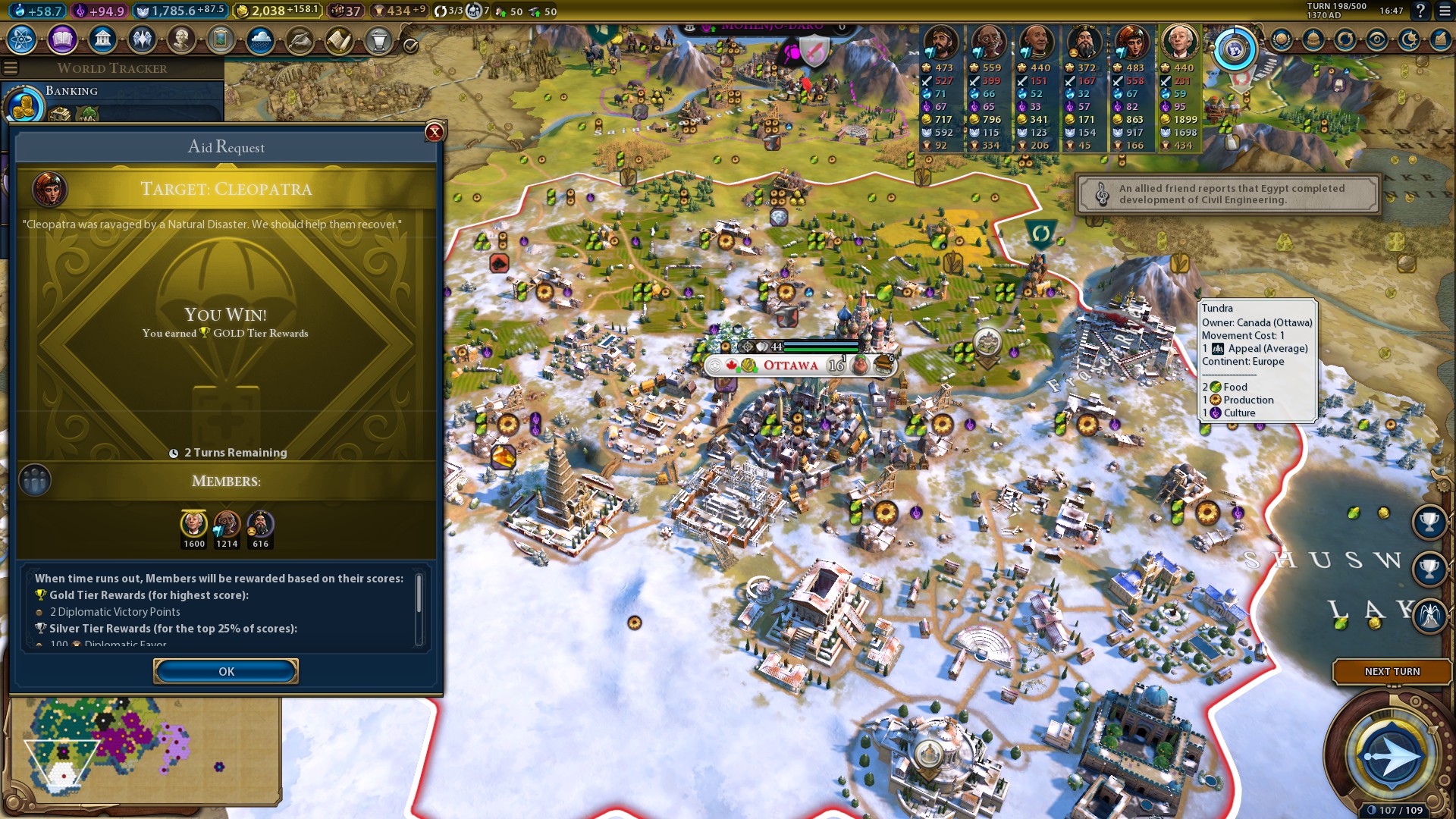Open the great works painting icon
Viewport: 1456px width, 819px height.
click(x=221, y=39)
